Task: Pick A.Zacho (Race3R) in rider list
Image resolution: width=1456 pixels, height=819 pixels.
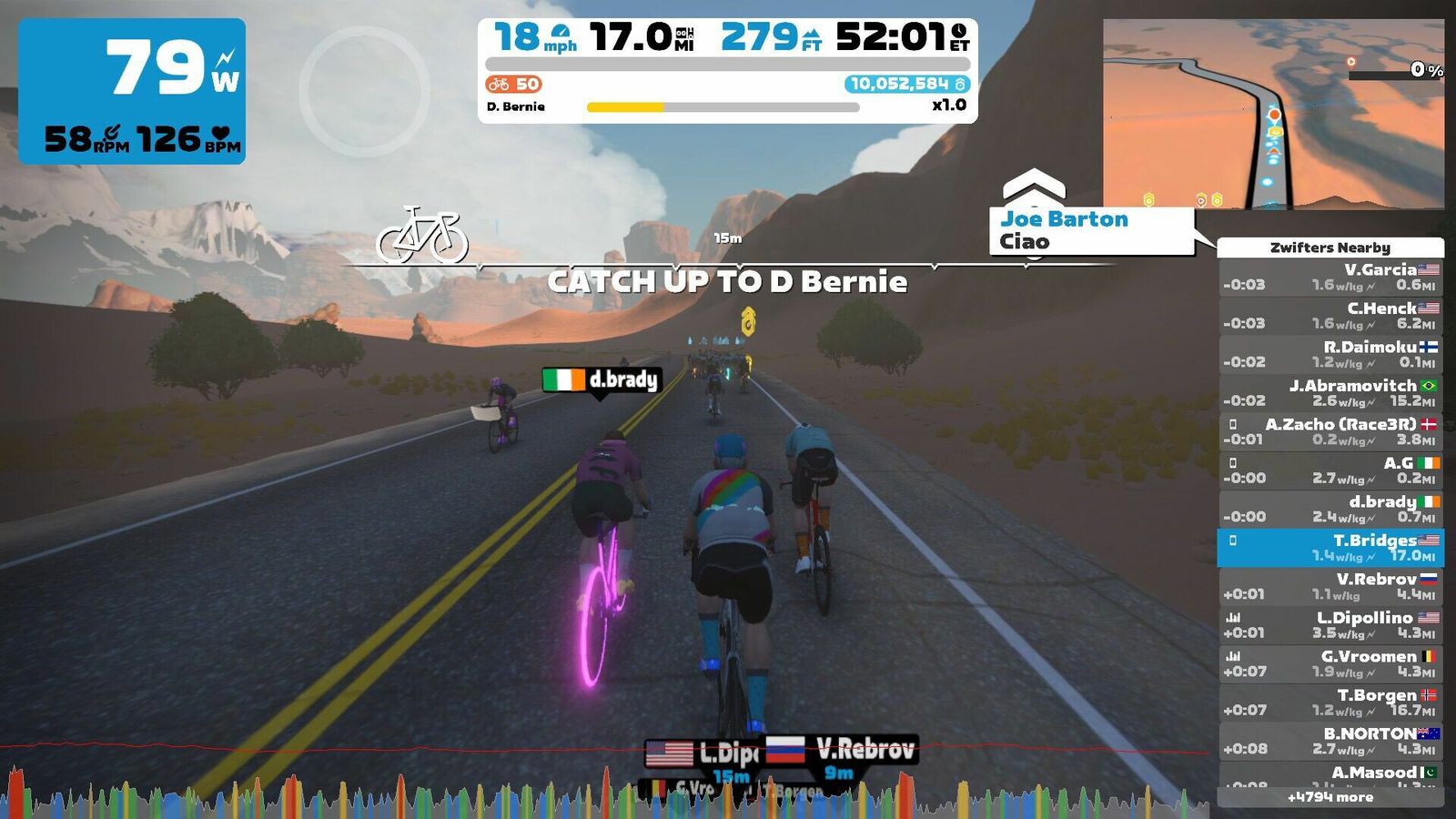Action: [1330, 431]
